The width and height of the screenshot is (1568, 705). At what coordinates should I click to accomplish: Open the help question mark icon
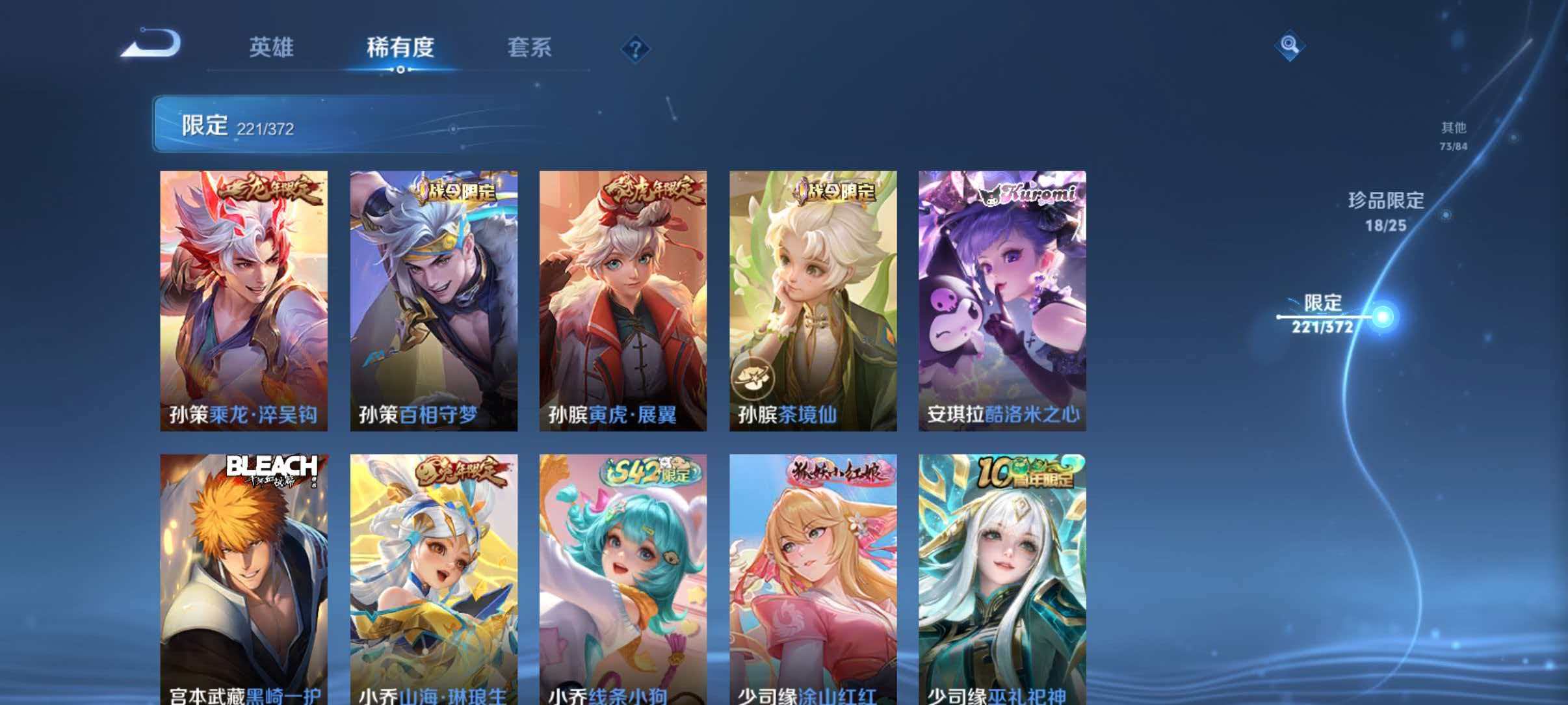(x=636, y=49)
